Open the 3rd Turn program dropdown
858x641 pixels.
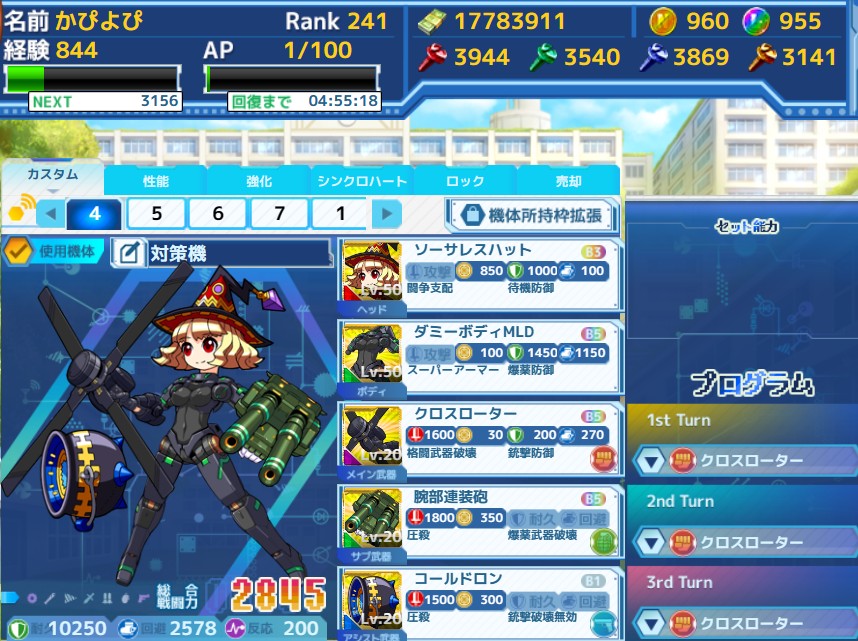tap(651, 623)
